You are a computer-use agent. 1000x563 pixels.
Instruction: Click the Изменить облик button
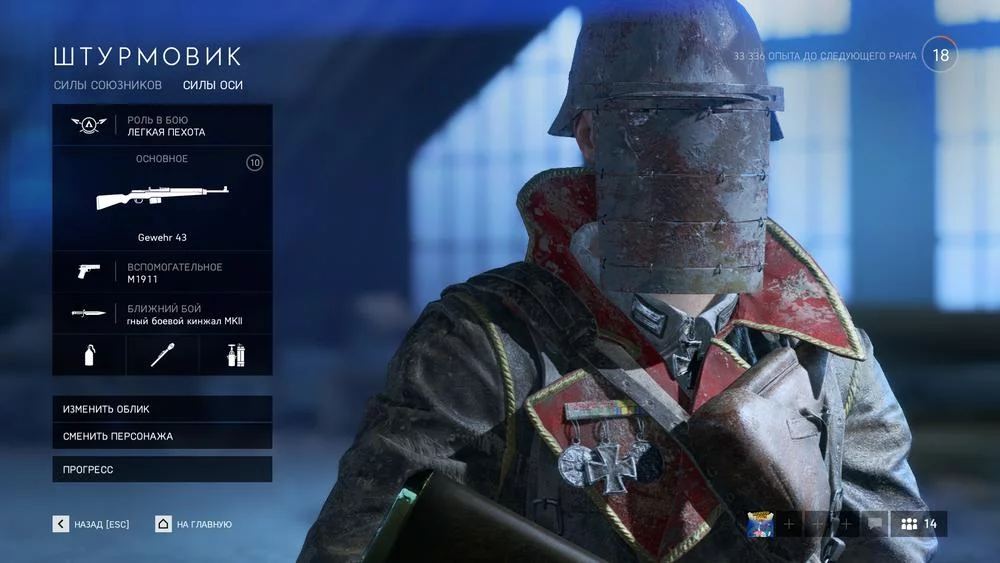162,409
